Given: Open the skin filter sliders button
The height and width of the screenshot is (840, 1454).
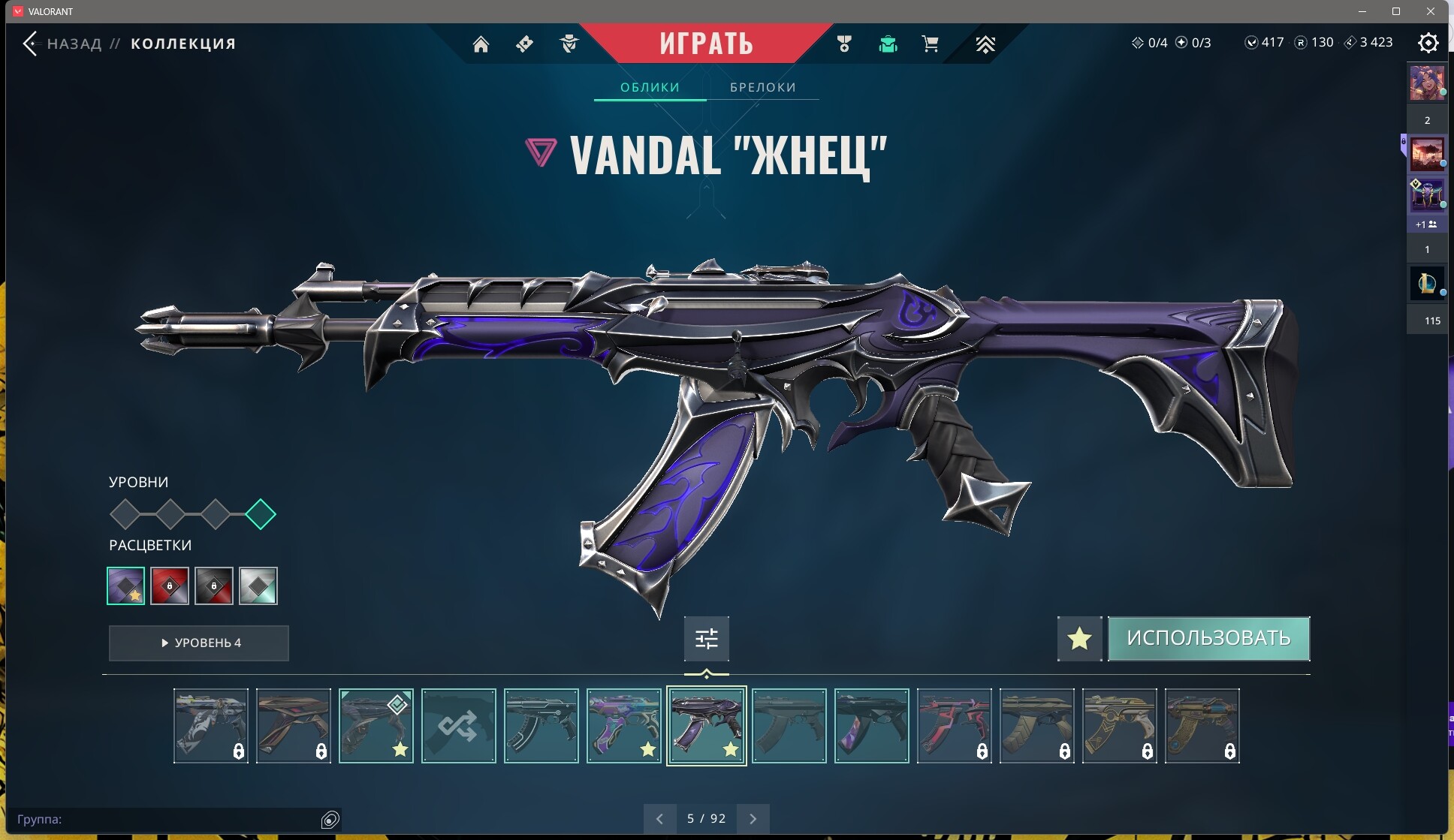Looking at the screenshot, I should 706,639.
